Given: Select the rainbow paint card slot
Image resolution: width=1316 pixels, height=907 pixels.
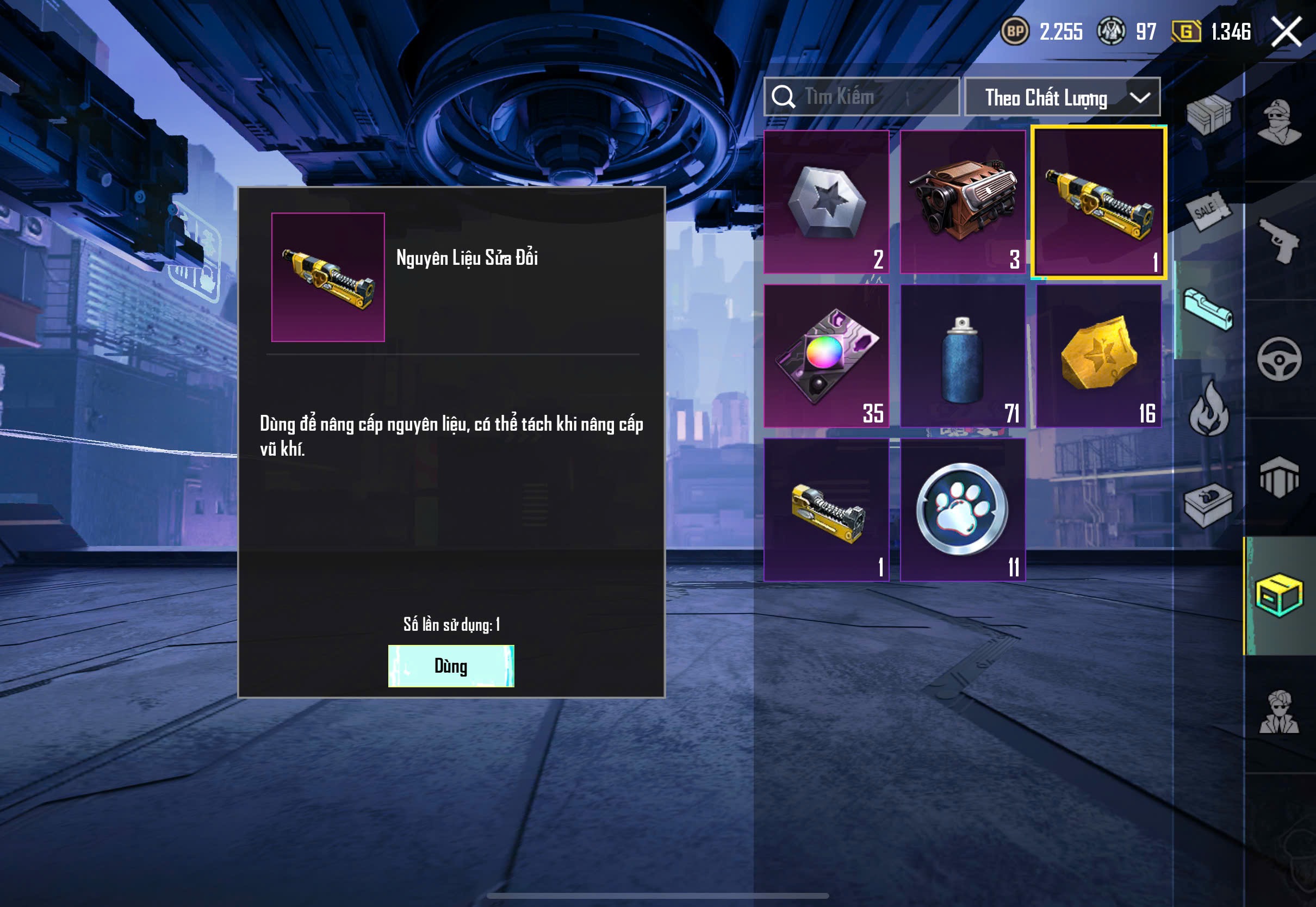Looking at the screenshot, I should click(x=826, y=356).
